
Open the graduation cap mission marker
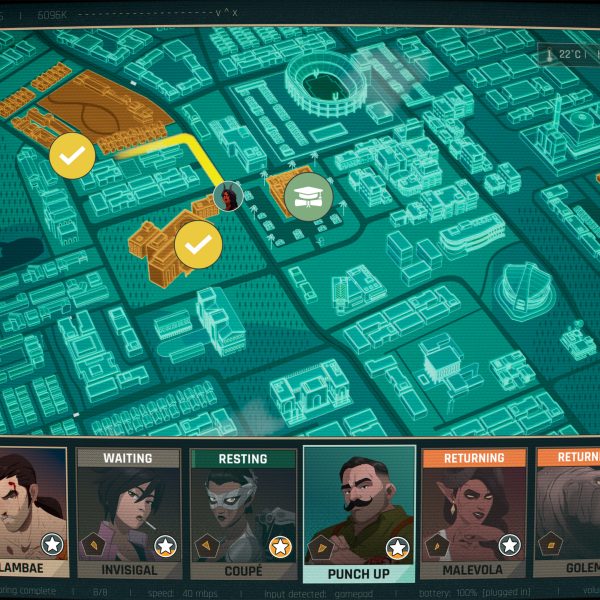pos(310,196)
